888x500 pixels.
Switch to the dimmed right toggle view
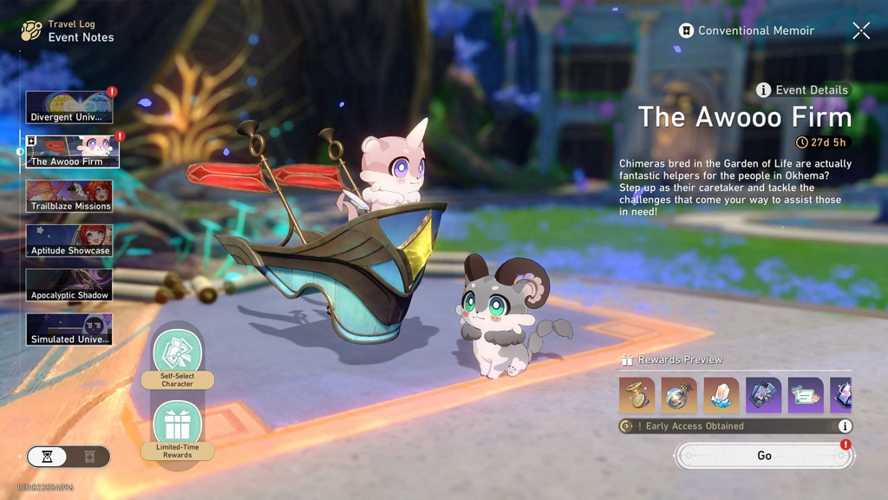[x=89, y=457]
